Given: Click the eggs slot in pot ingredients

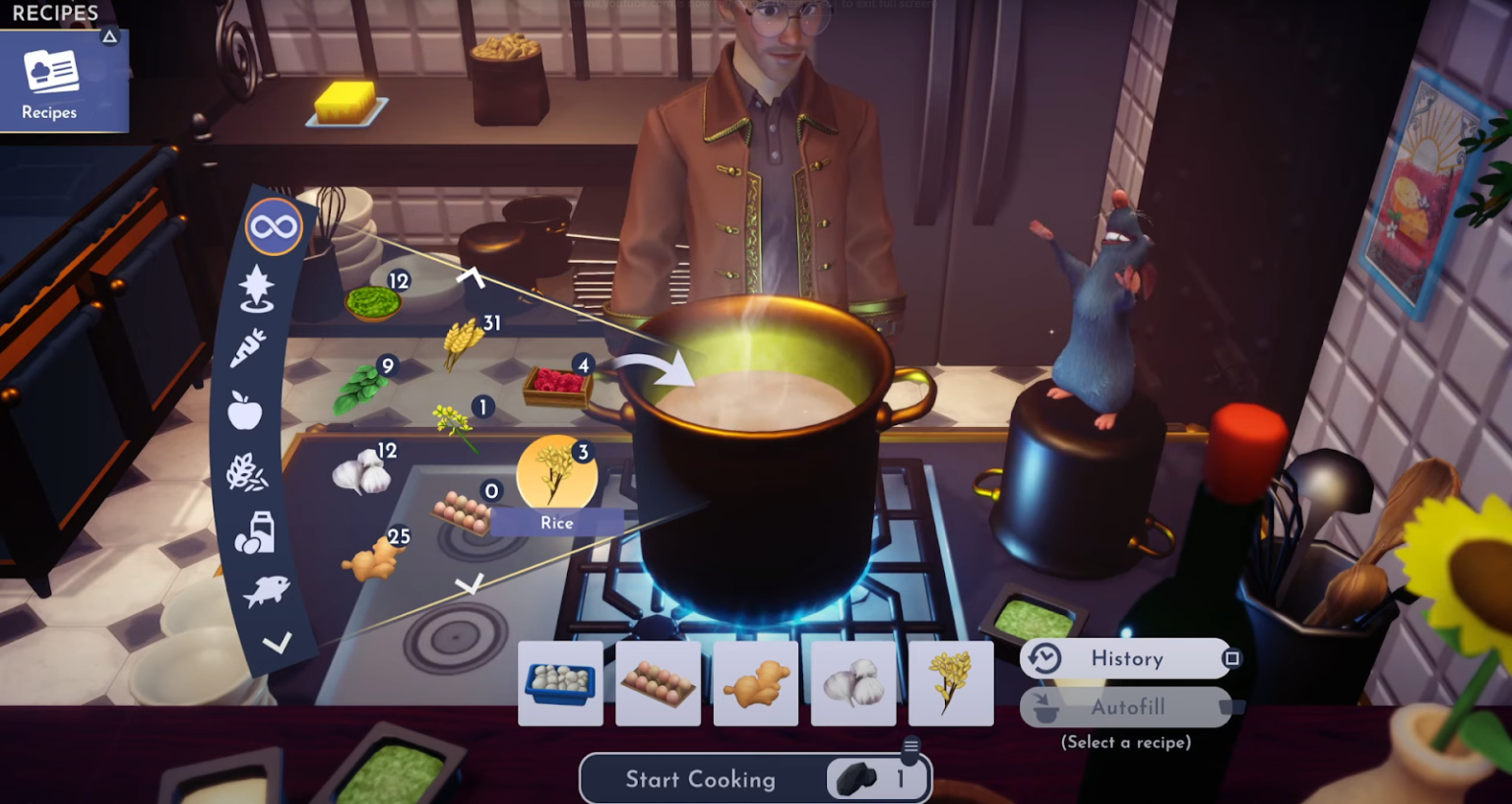Looking at the screenshot, I should point(658,684).
